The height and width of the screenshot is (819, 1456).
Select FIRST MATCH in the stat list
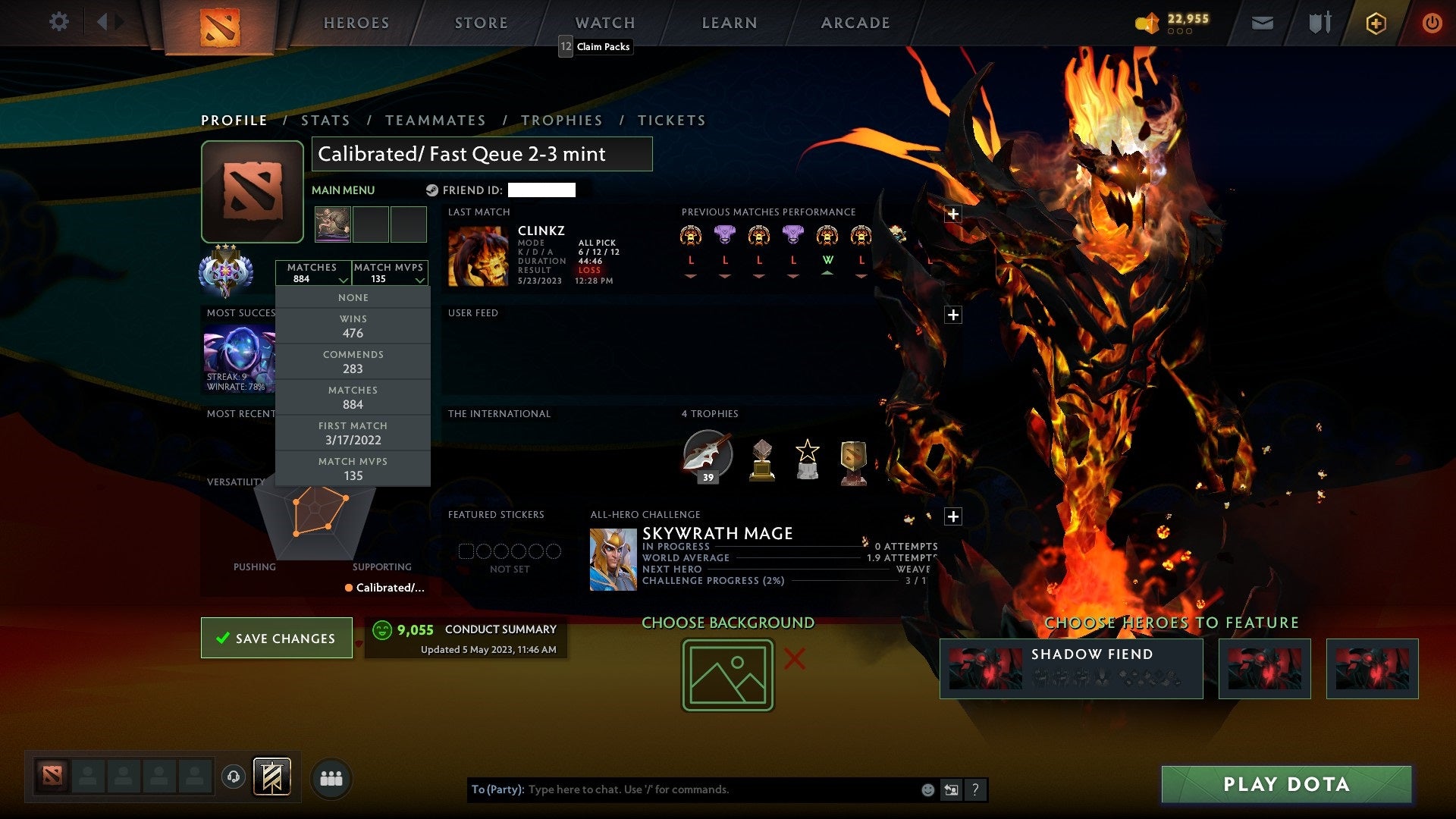click(353, 433)
